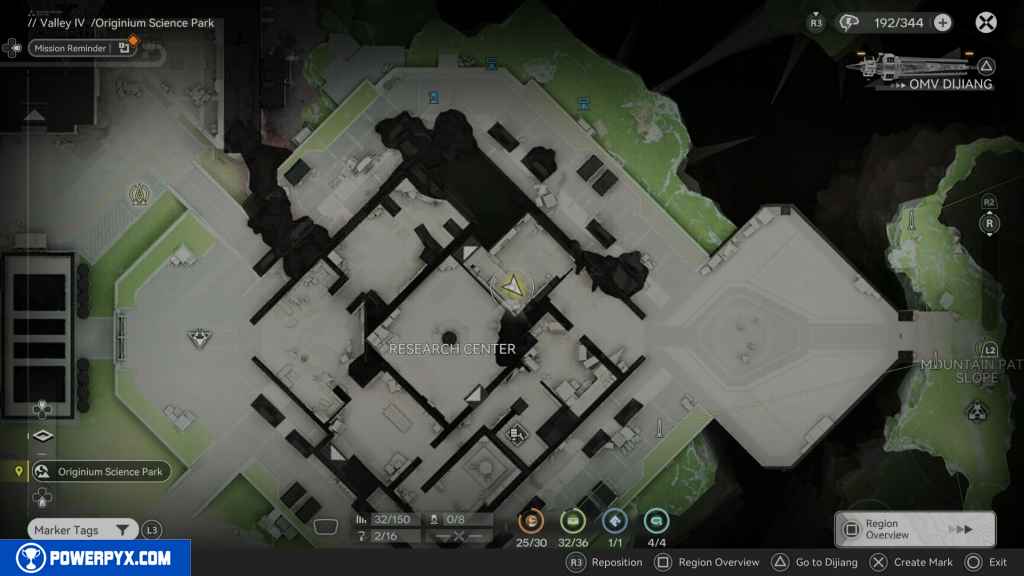Screen dimensions: 1024x576
Task: Select the player position arrow marker
Action: 513,287
